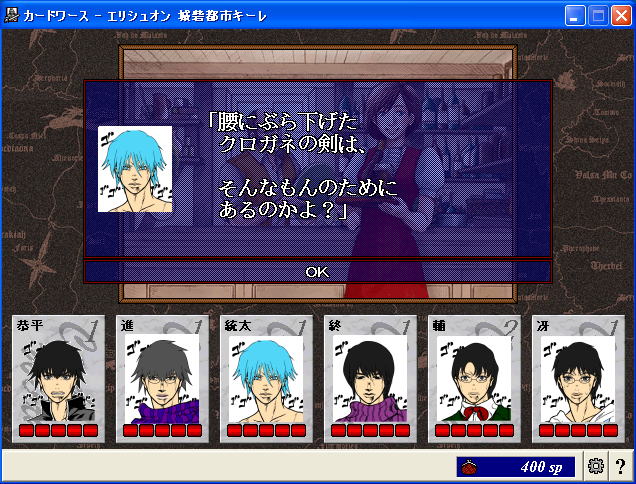This screenshot has height=484, width=636.
Task: Select the 冴 character card
Action: point(576,378)
